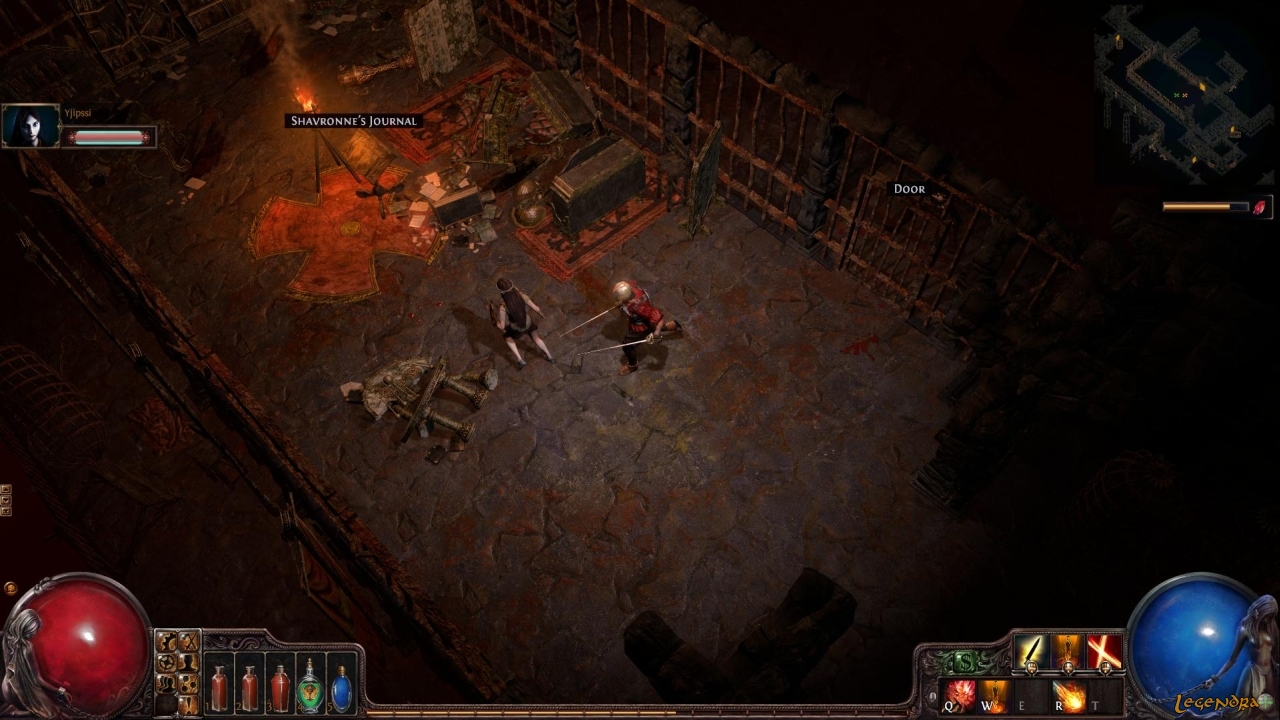Screen dimensions: 1280x720
Task: Drink the blue mana flask
Action: 342,687
